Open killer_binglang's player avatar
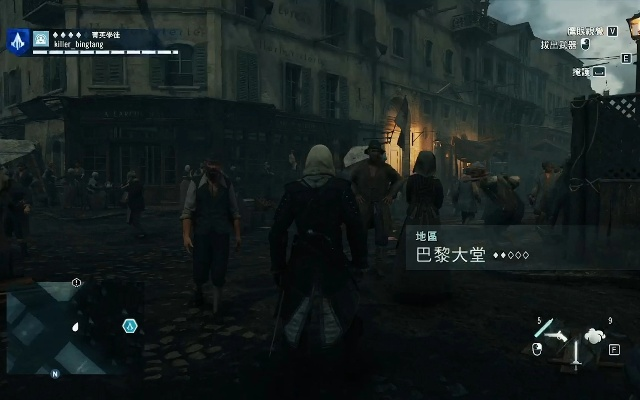This screenshot has width=640, height=400. point(40,40)
